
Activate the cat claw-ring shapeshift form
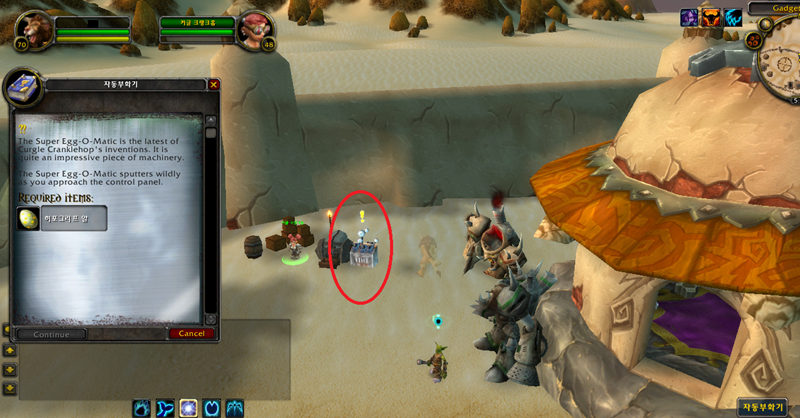pos(211,408)
